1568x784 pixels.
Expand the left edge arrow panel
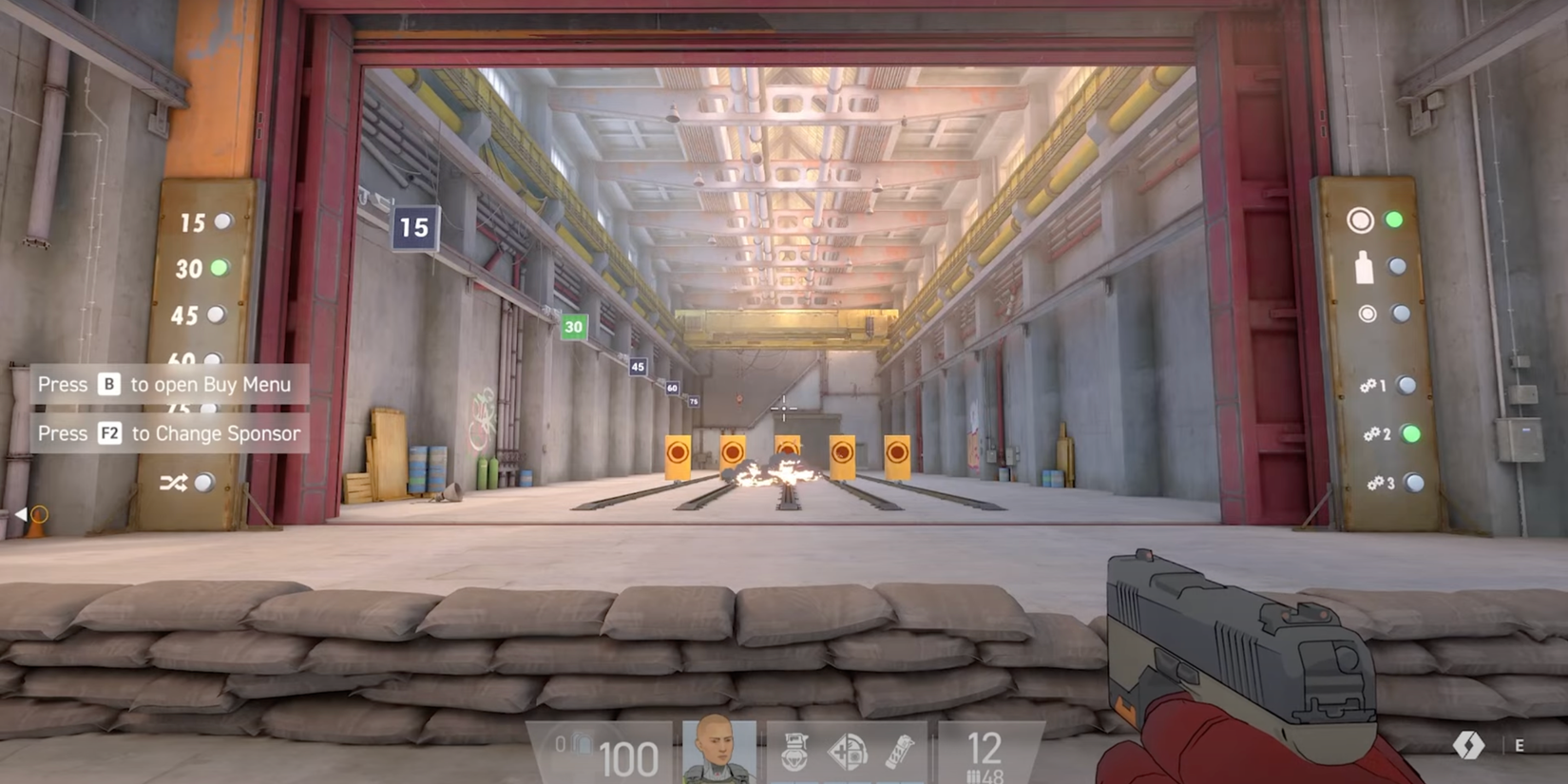click(x=24, y=514)
